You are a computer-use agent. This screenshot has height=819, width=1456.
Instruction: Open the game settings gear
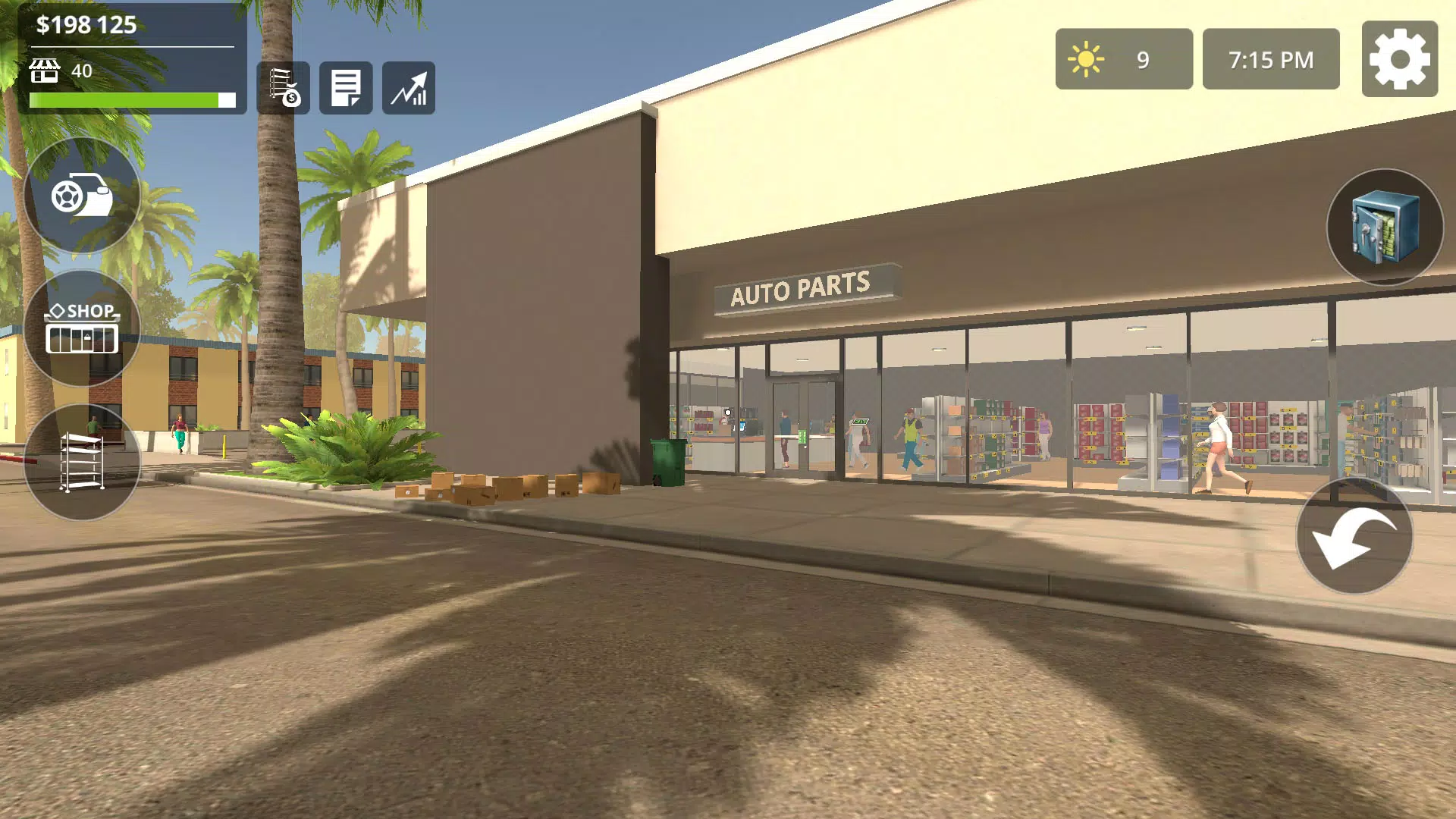[1399, 60]
